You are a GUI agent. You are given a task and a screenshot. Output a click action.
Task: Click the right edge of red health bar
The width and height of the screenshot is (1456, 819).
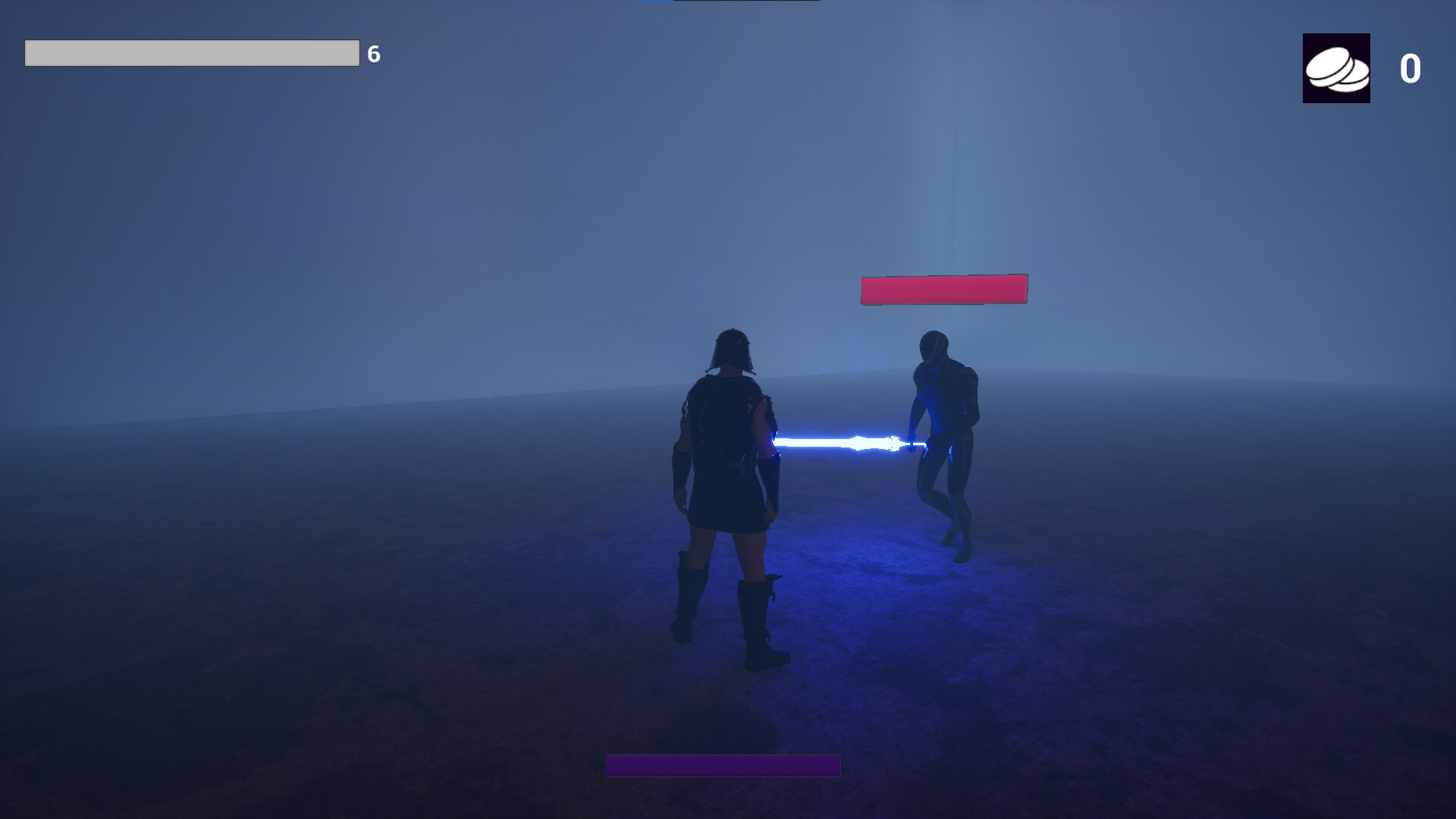coord(1024,288)
